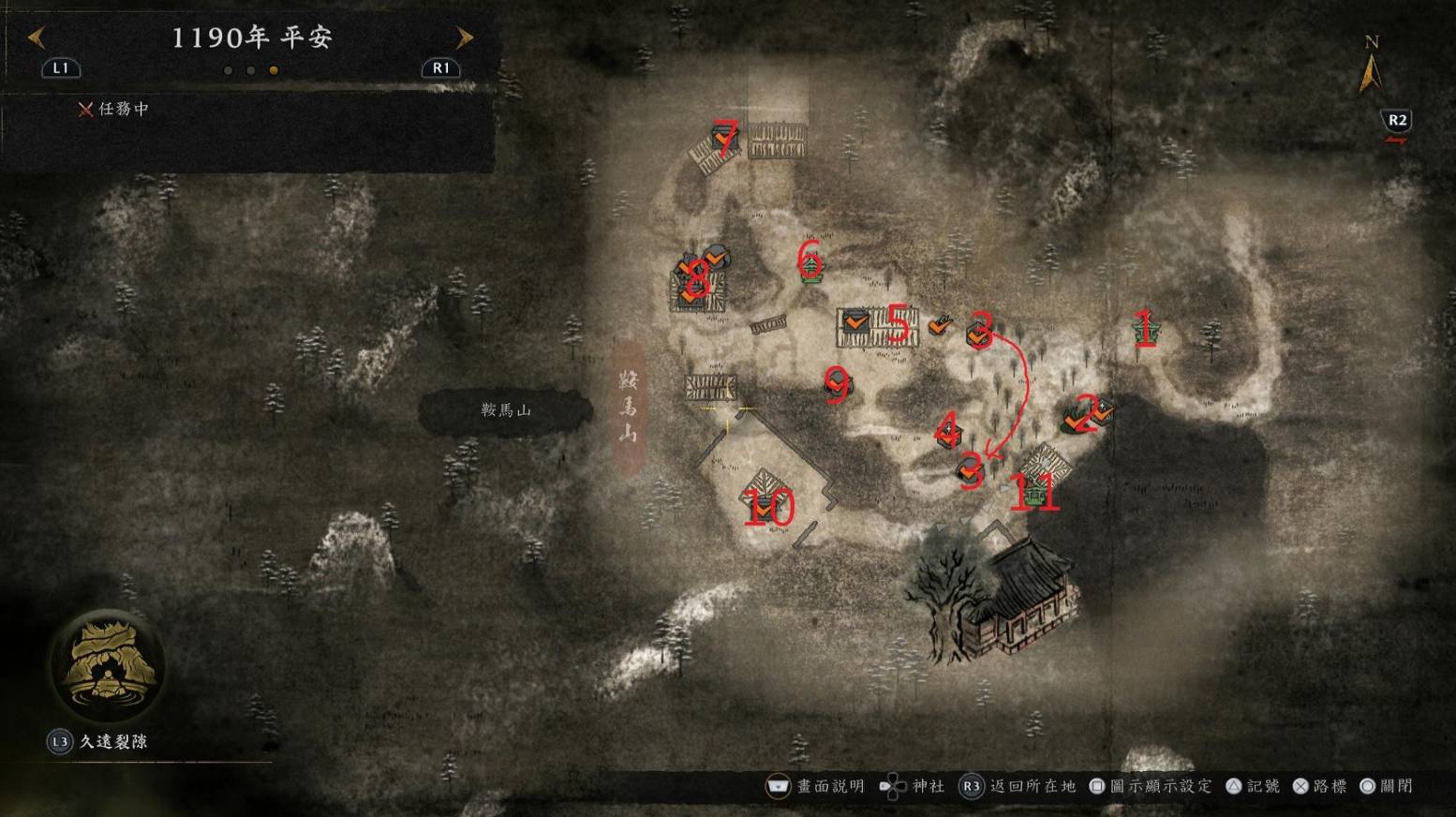Click the north compass indicator
This screenshot has width=1456, height=817.
(1371, 69)
